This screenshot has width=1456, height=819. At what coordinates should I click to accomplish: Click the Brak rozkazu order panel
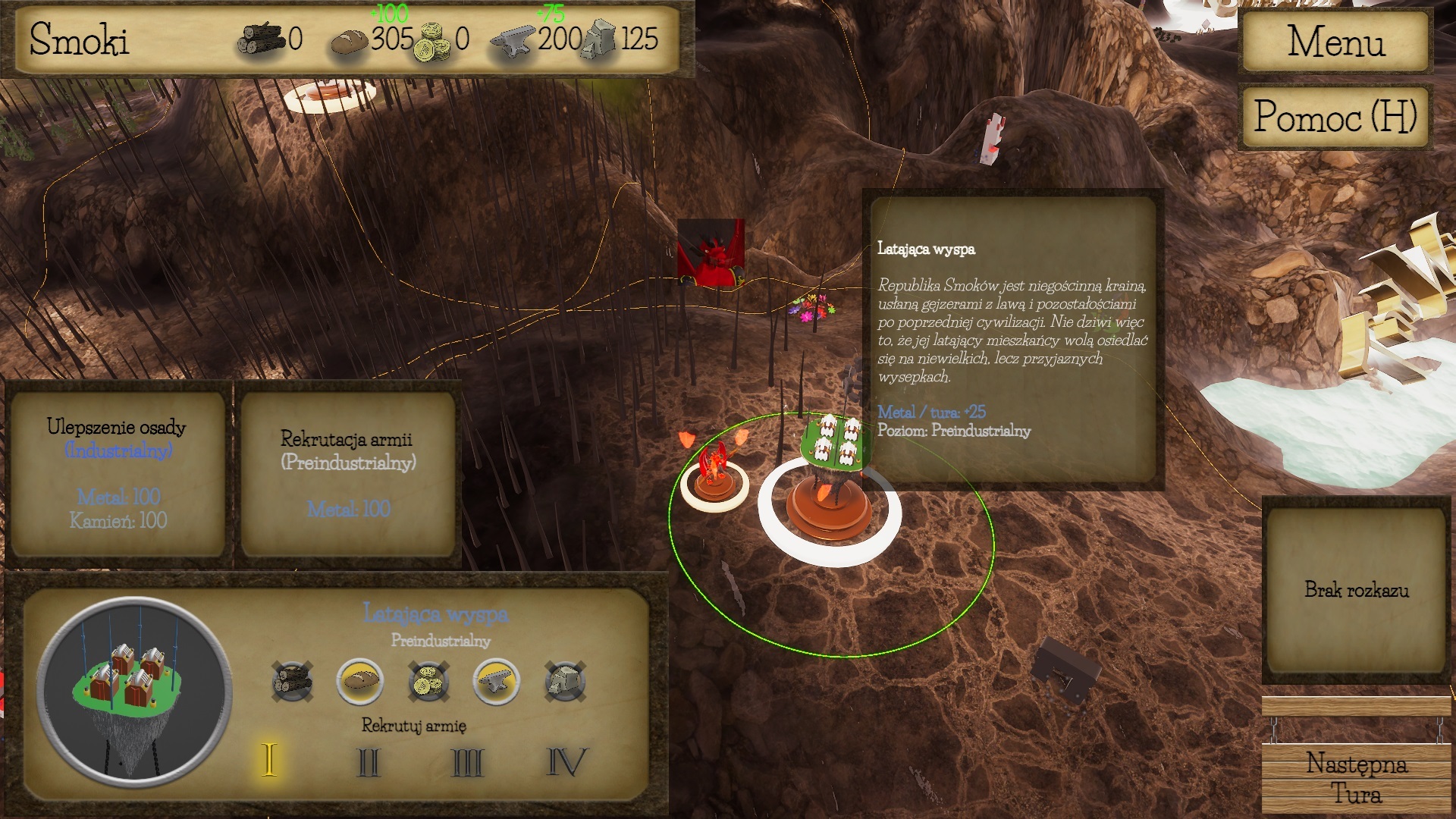[x=1356, y=590]
